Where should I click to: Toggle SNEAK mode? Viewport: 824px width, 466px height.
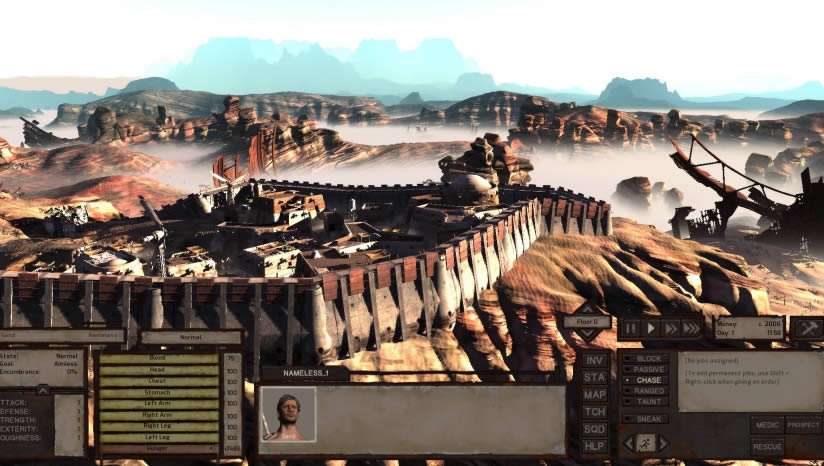pyautogui.click(x=648, y=419)
